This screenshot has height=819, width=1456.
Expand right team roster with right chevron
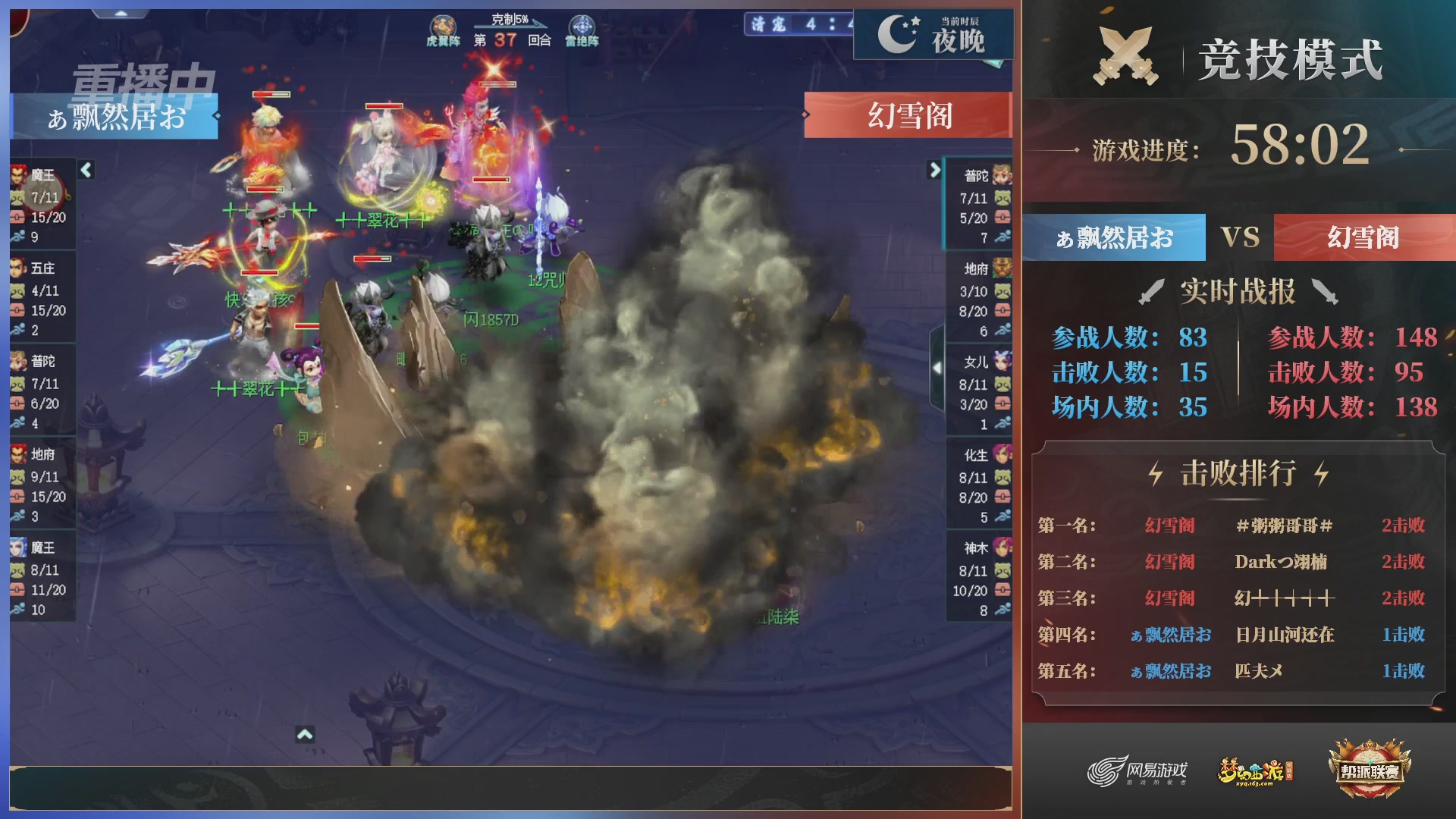pos(934,170)
